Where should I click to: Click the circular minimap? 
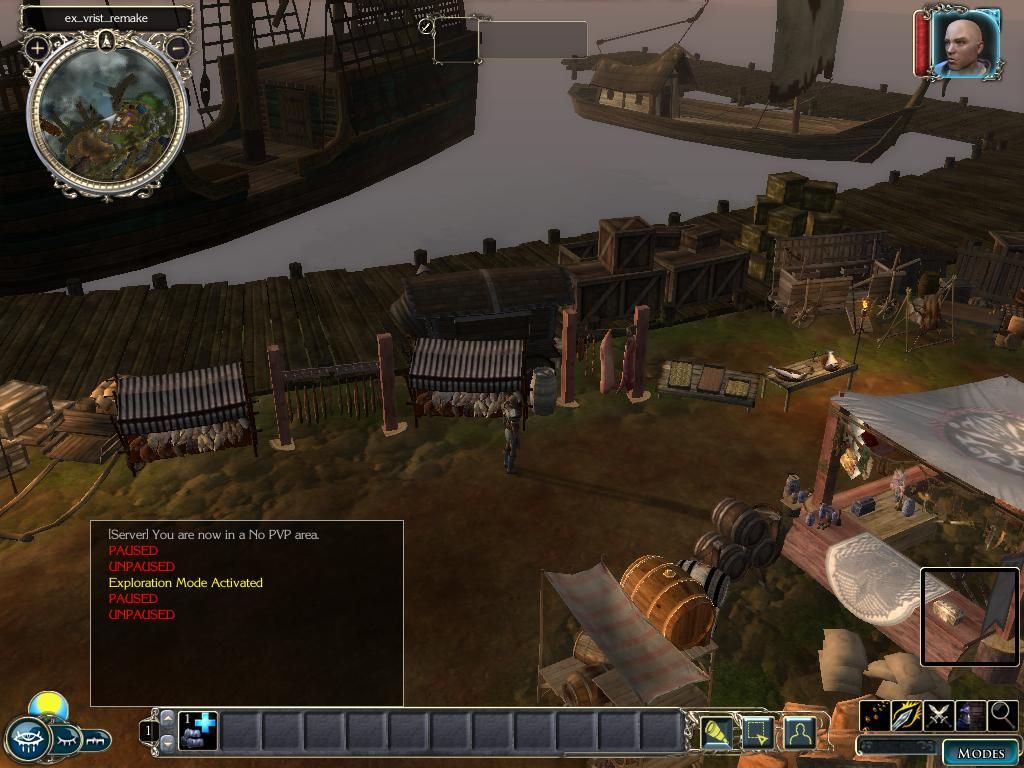[x=107, y=115]
